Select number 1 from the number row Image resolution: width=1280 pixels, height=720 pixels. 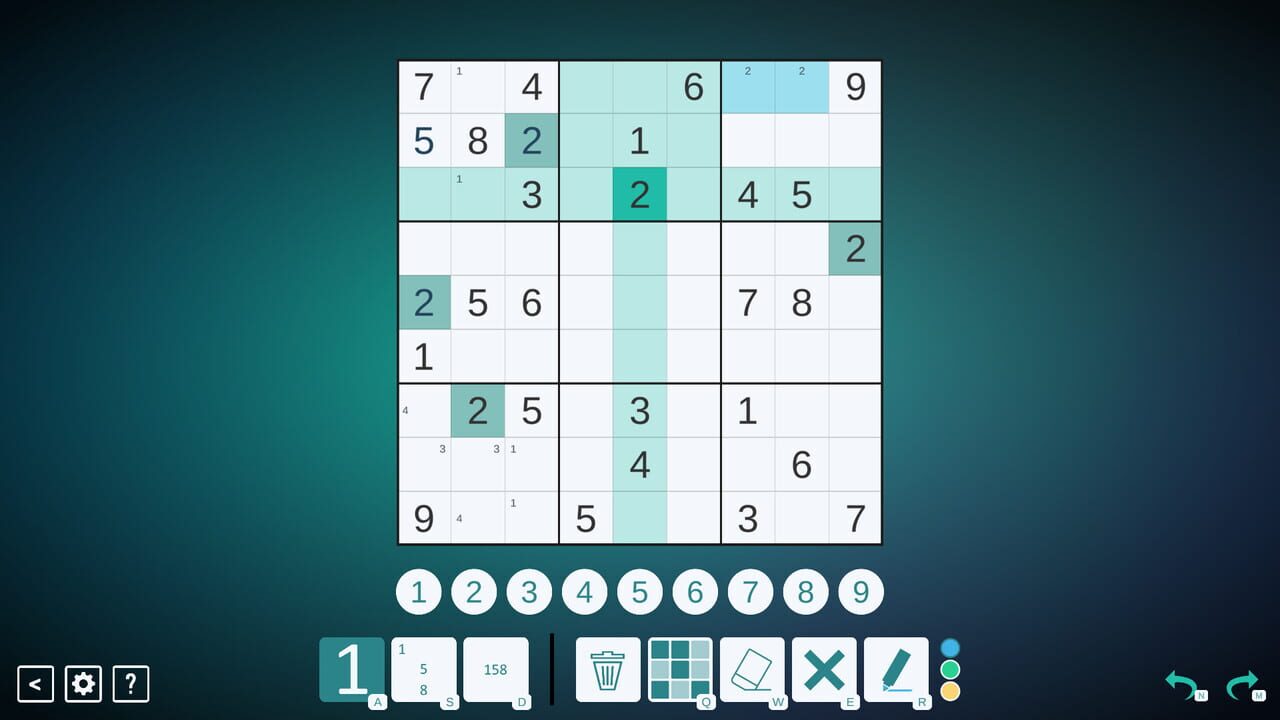[418, 591]
